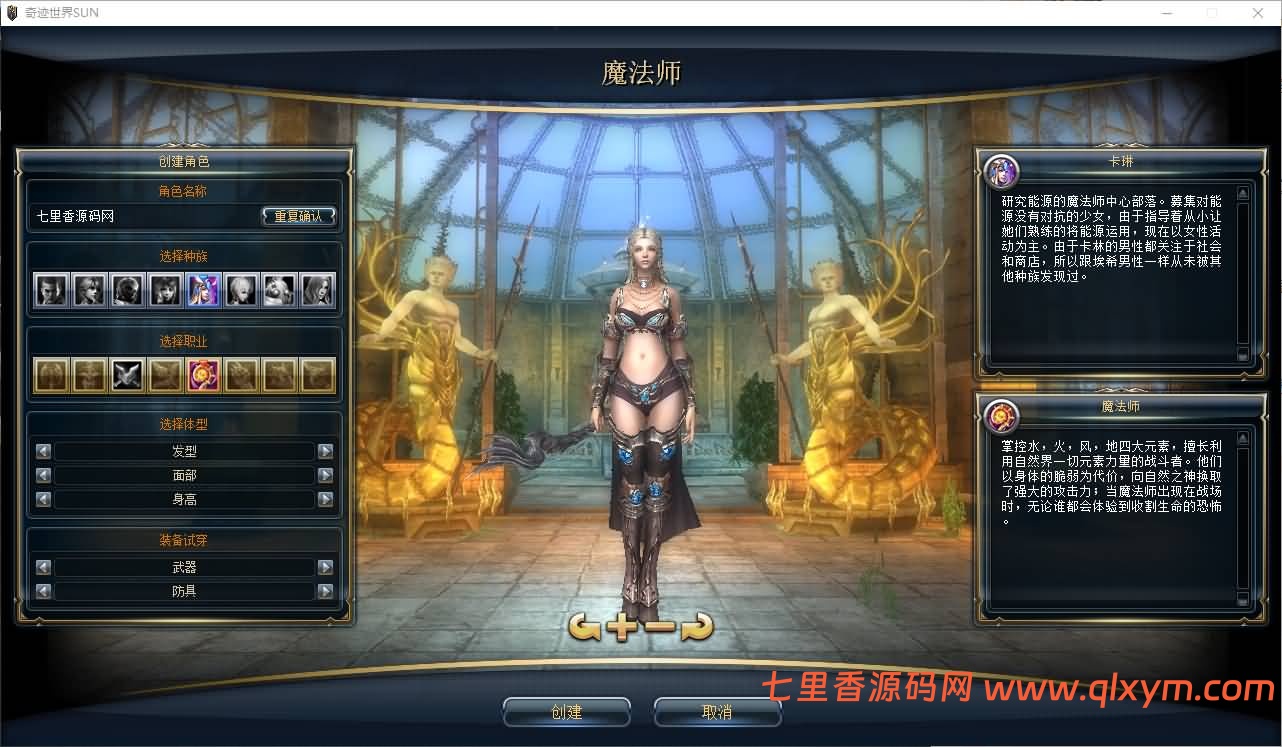Click the right arrow next to 发型
This screenshot has width=1282, height=747.
point(325,451)
